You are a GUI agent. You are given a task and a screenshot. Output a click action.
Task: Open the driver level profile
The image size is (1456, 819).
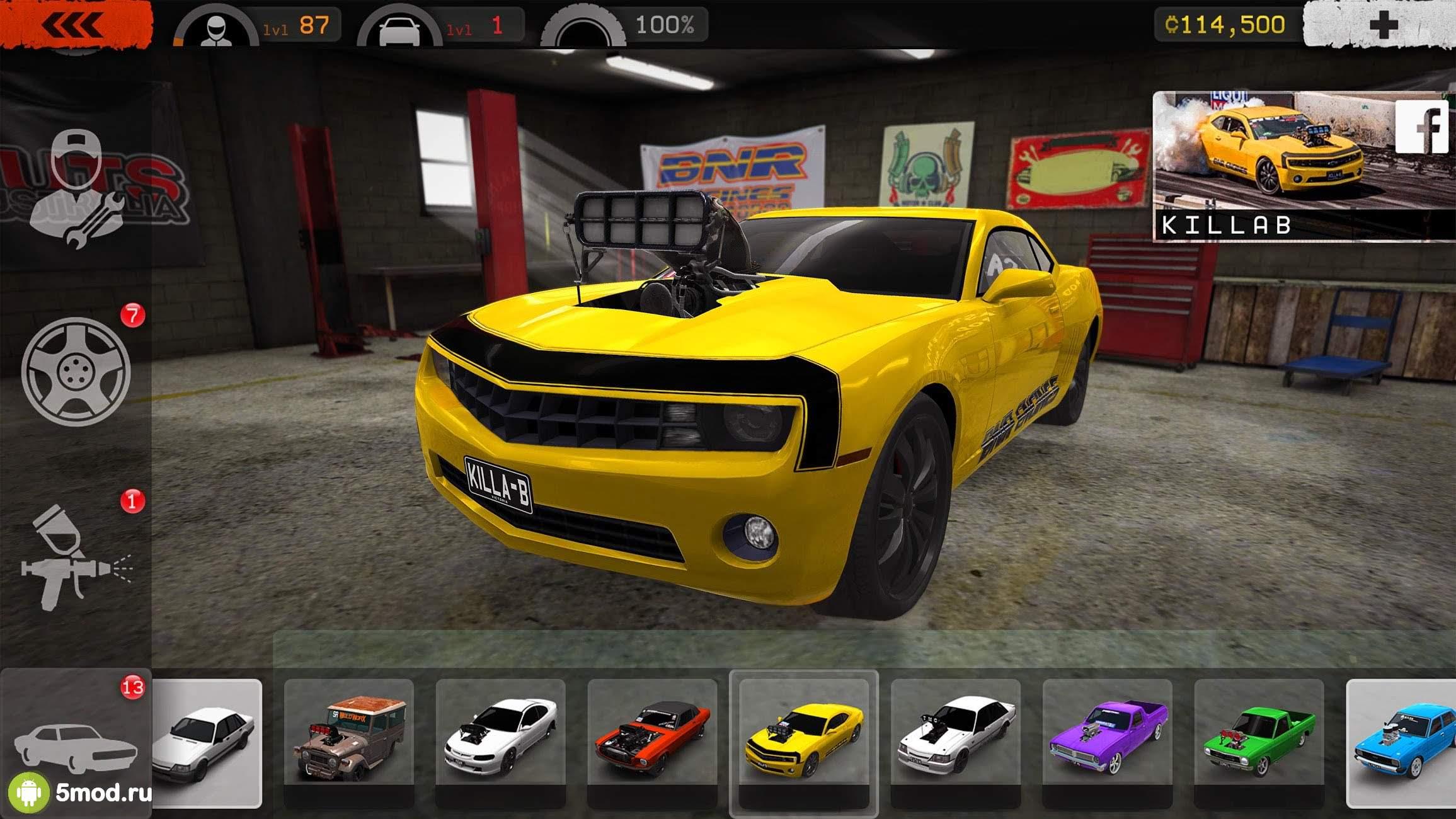pos(257,26)
